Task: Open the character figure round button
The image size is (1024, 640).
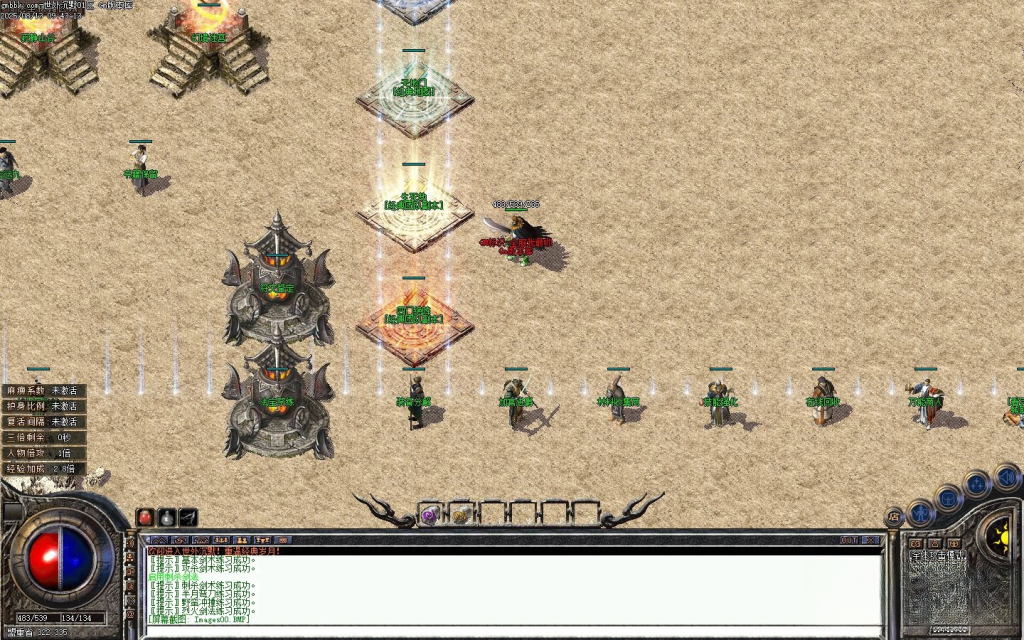Action: tap(921, 513)
